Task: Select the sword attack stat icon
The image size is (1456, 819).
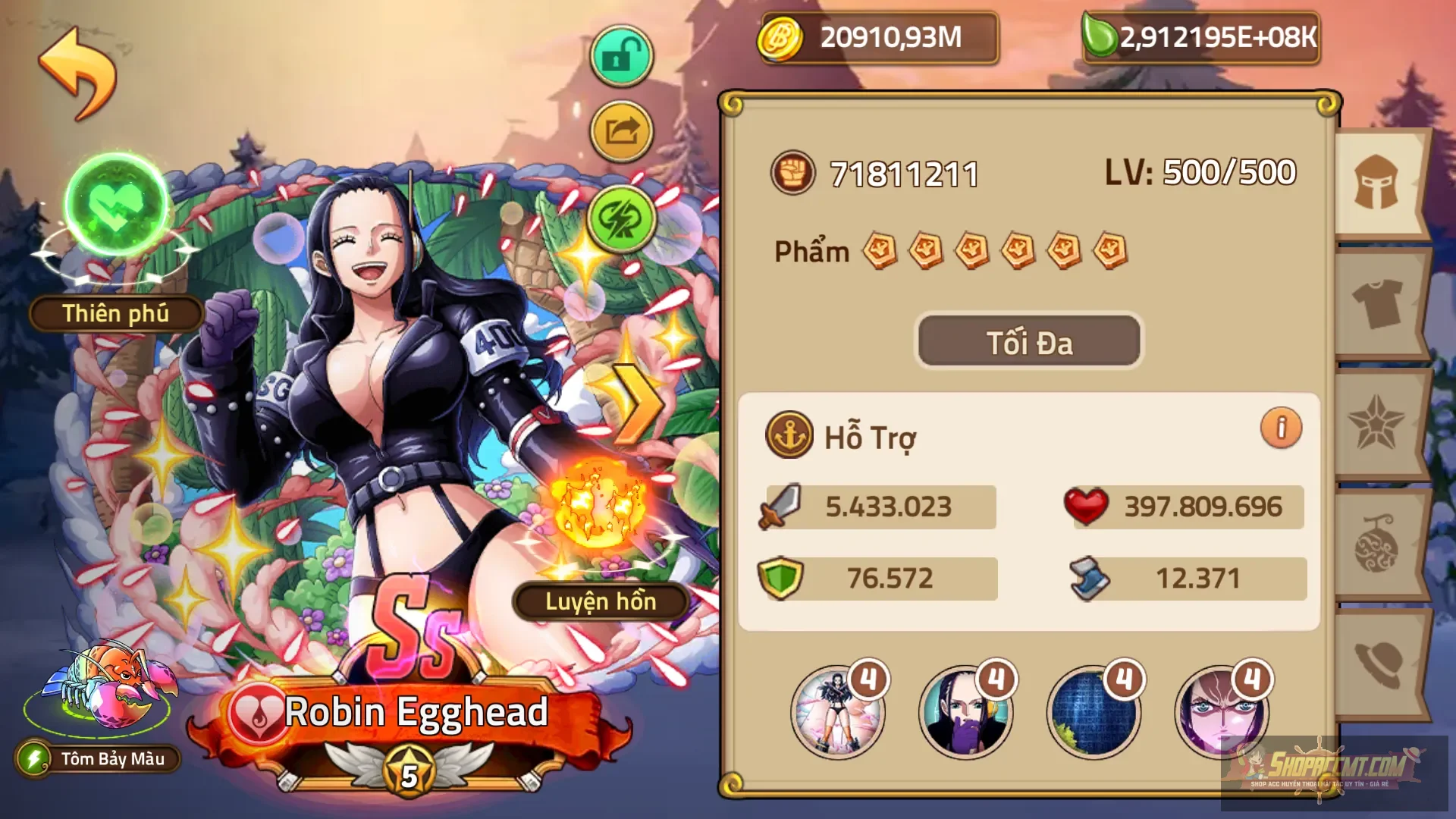Action: coord(781,507)
